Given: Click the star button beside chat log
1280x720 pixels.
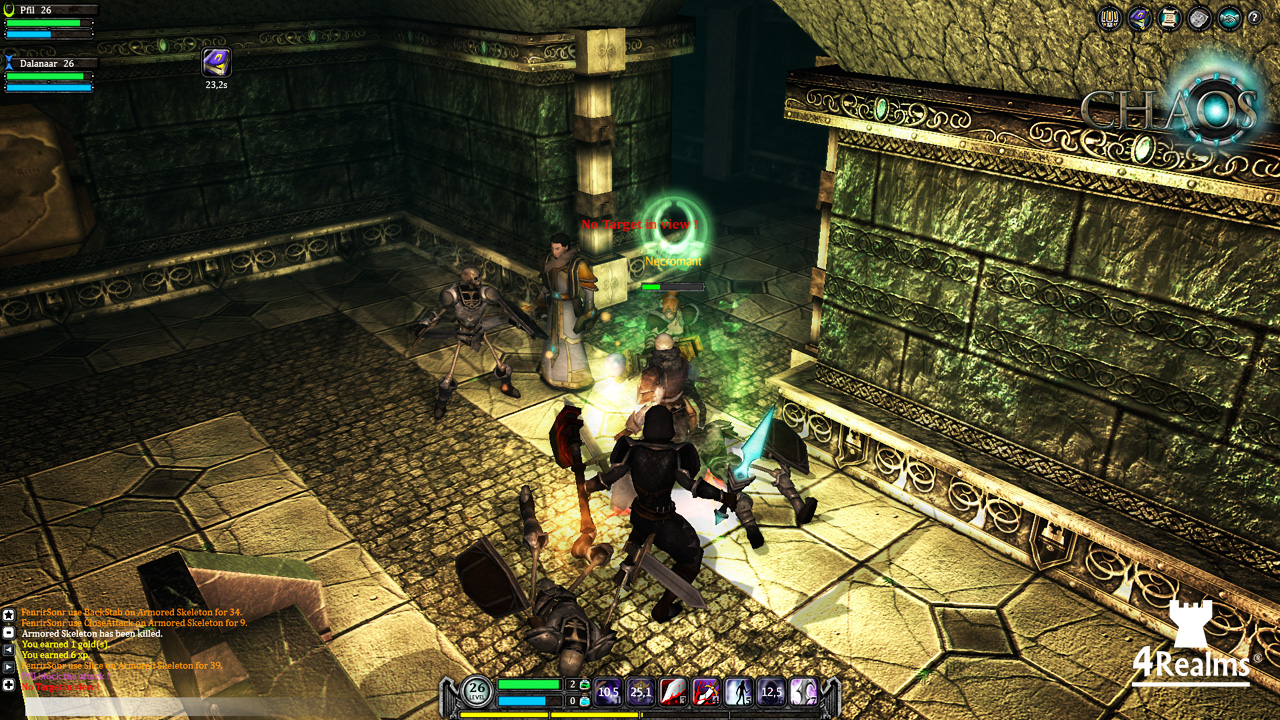Looking at the screenshot, I should point(9,615).
